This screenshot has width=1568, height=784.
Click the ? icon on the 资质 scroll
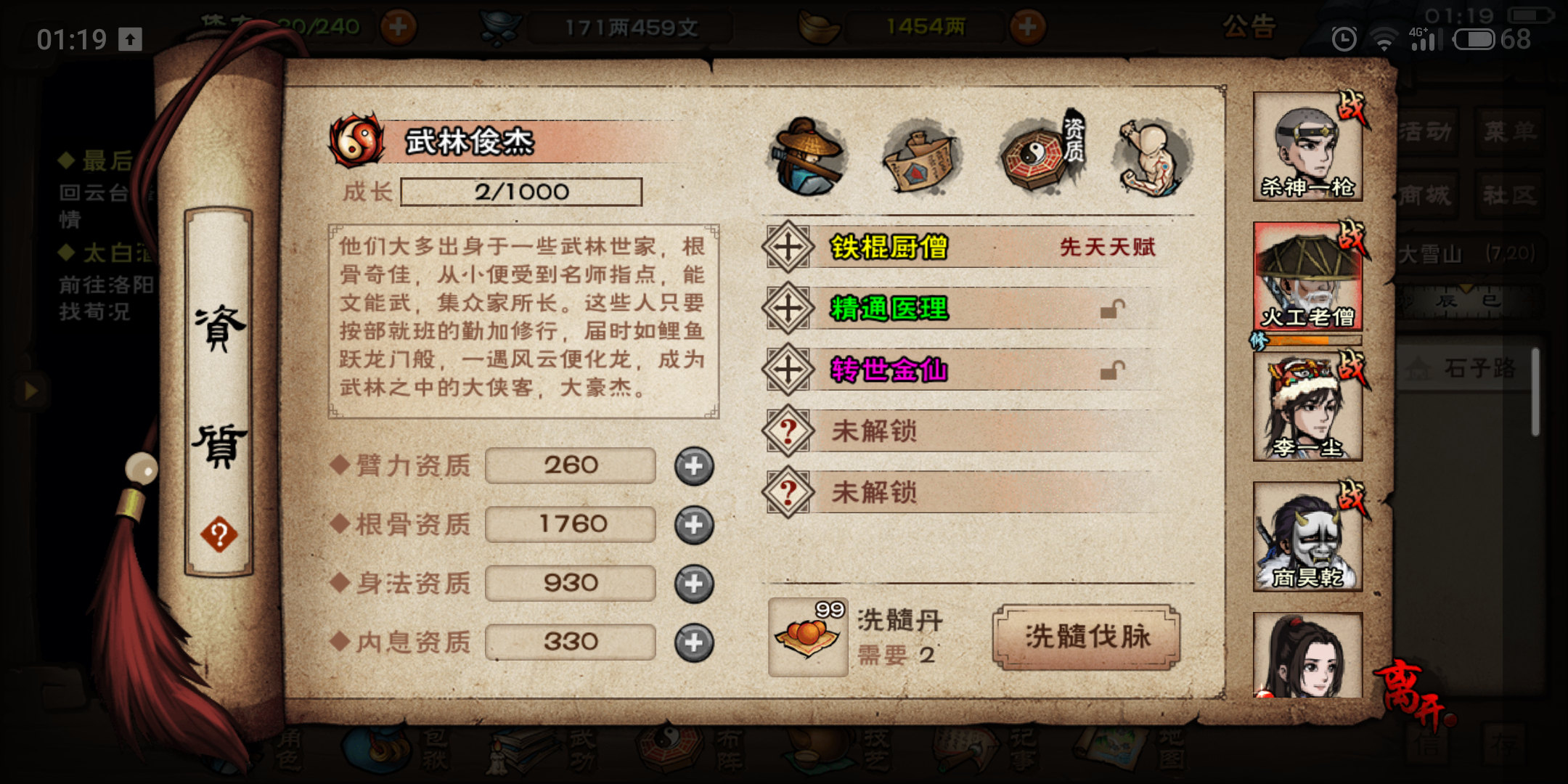(x=218, y=534)
